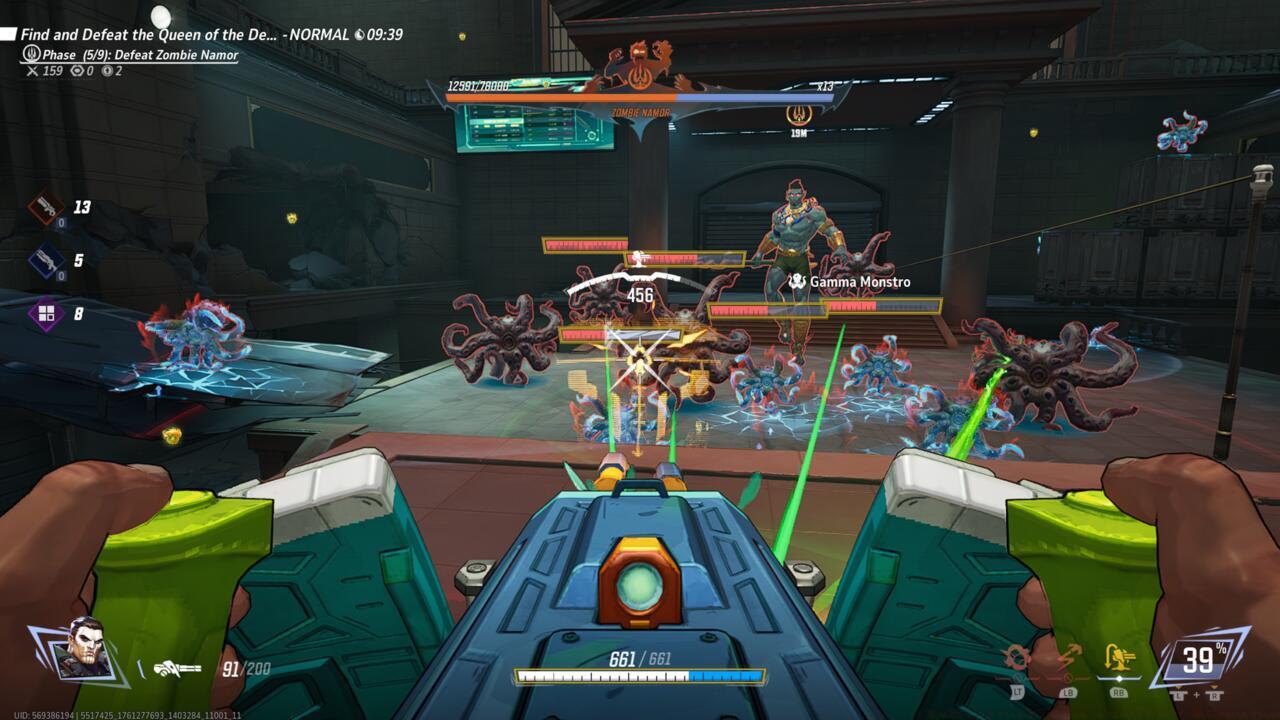Select the Gamma Monstro enemy nameplate
This screenshot has height=720, width=1280.
click(849, 283)
